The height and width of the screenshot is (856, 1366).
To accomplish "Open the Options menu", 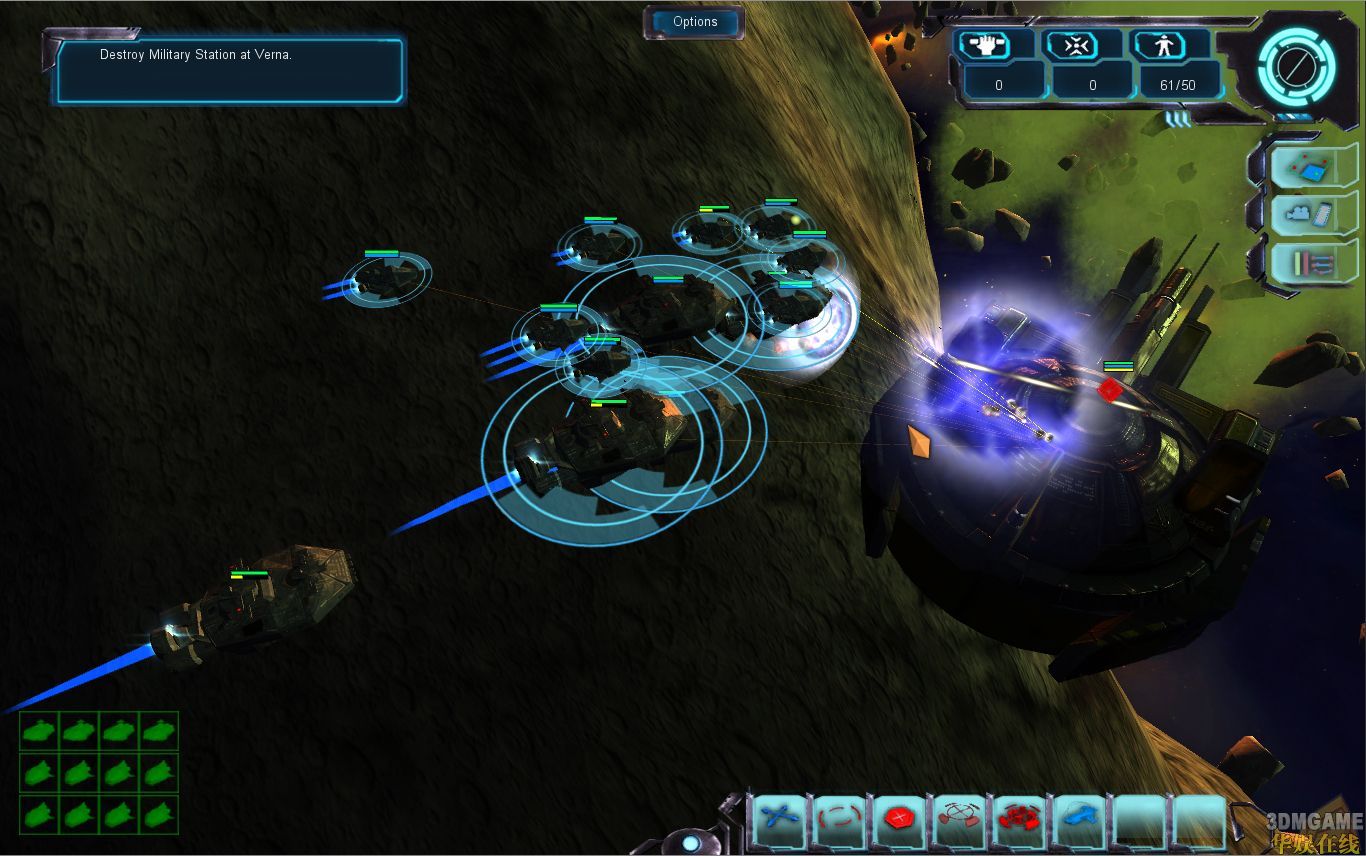I will [x=694, y=22].
